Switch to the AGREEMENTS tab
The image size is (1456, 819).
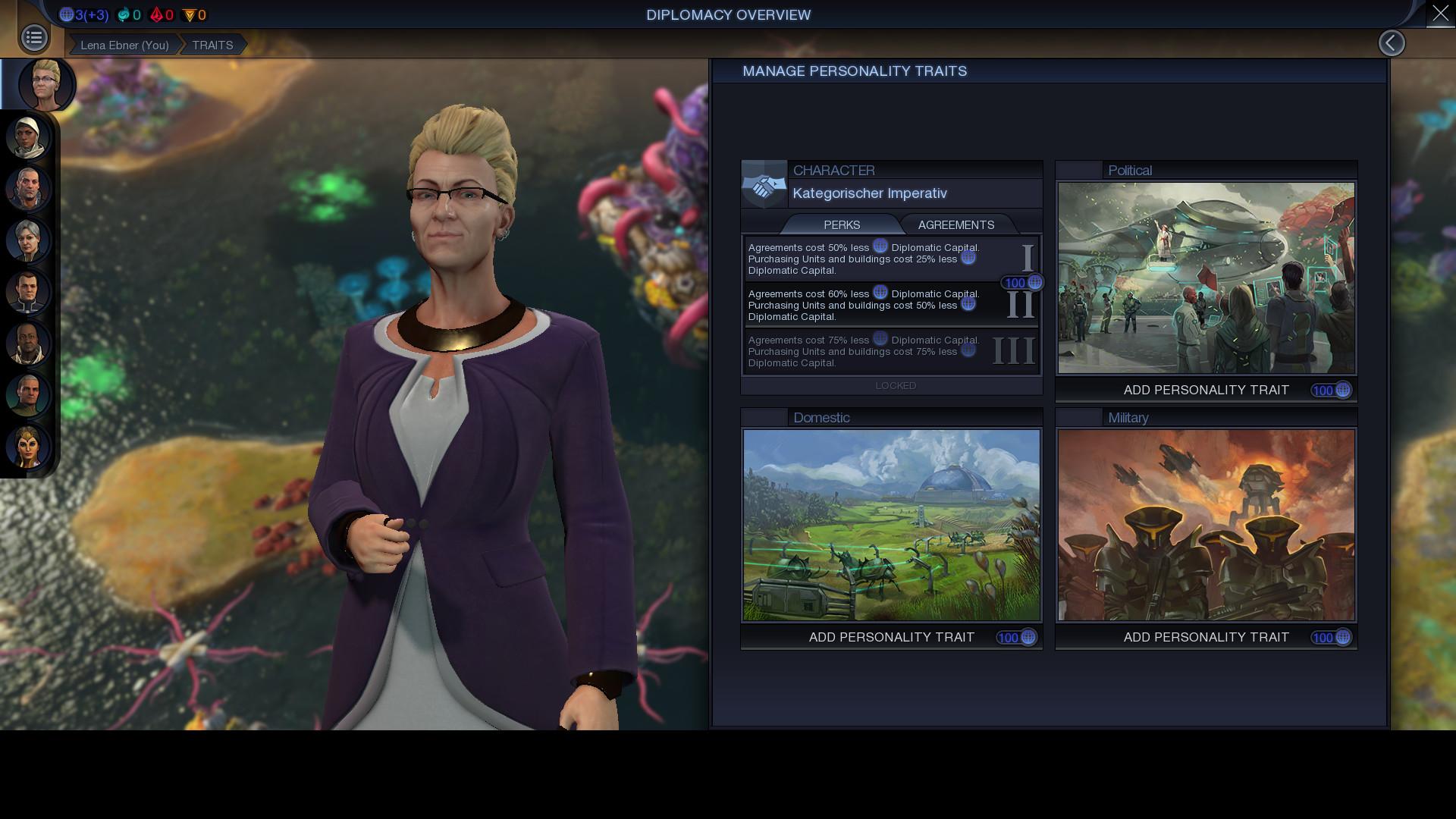pos(956,224)
